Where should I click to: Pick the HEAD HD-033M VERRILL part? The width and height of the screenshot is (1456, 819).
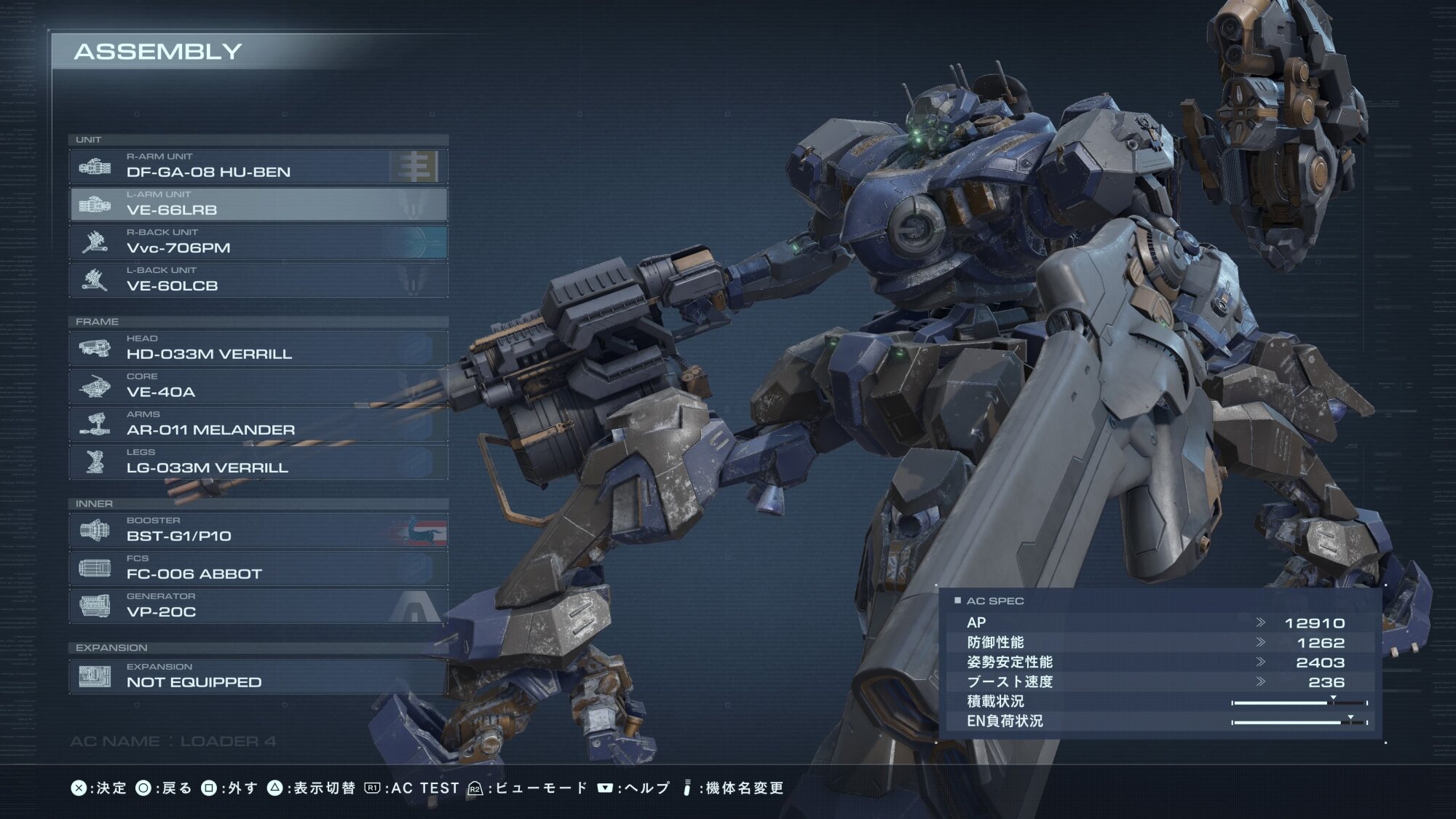[x=258, y=348]
